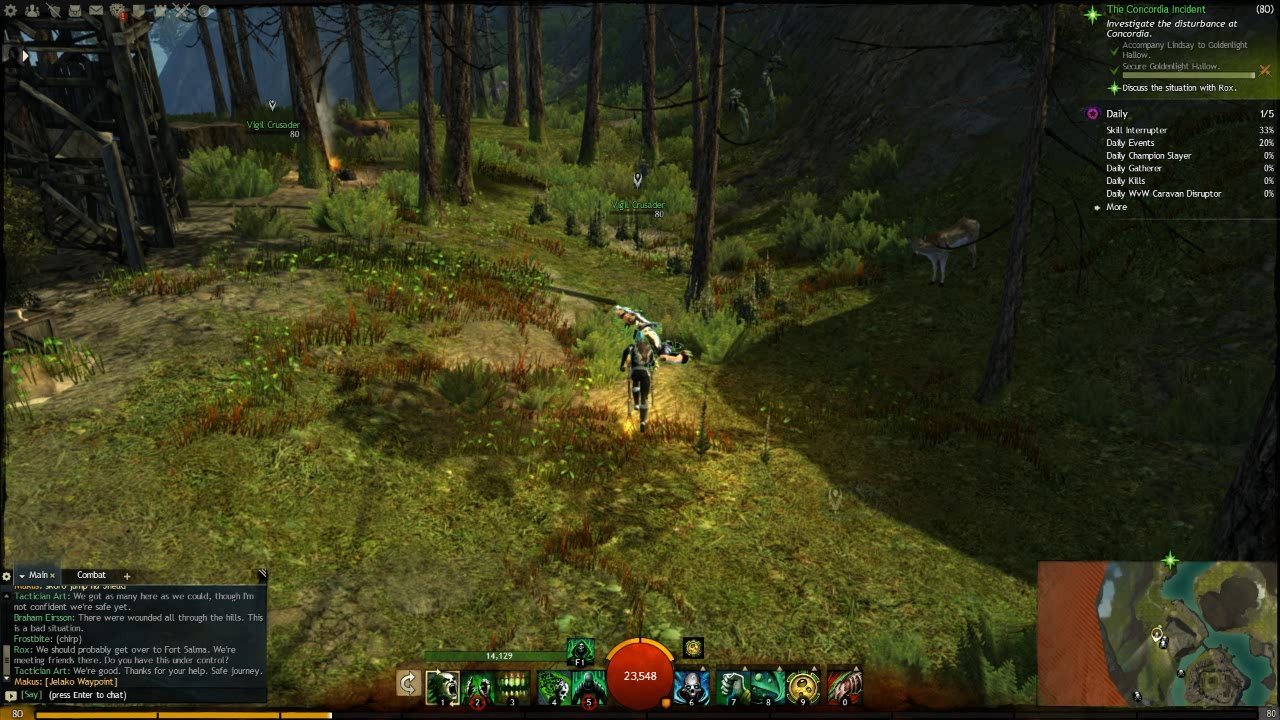The height and width of the screenshot is (720, 1280).
Task: Click the Jelako Waypoint chat link
Action: pyautogui.click(x=82, y=682)
